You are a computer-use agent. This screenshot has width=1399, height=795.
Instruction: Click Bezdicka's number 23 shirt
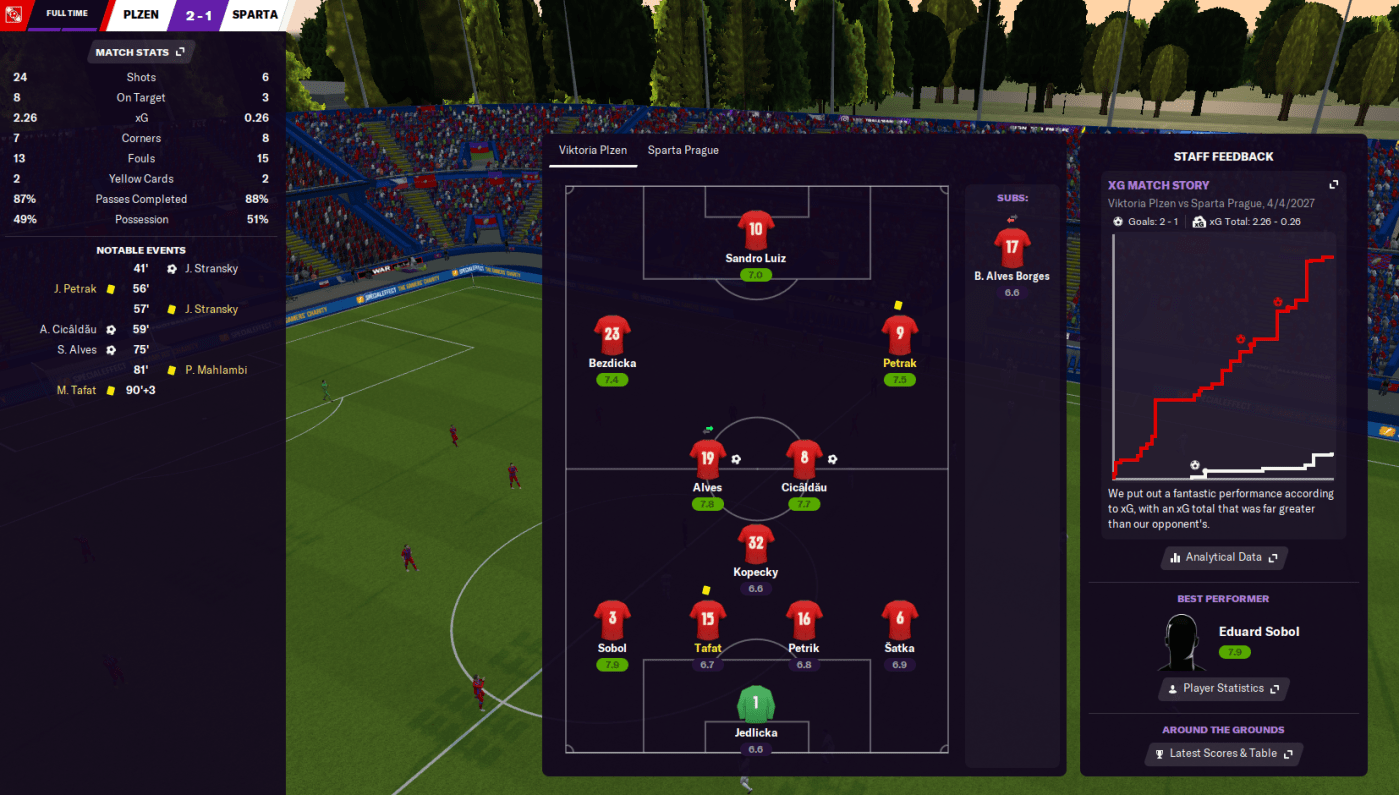click(x=612, y=335)
